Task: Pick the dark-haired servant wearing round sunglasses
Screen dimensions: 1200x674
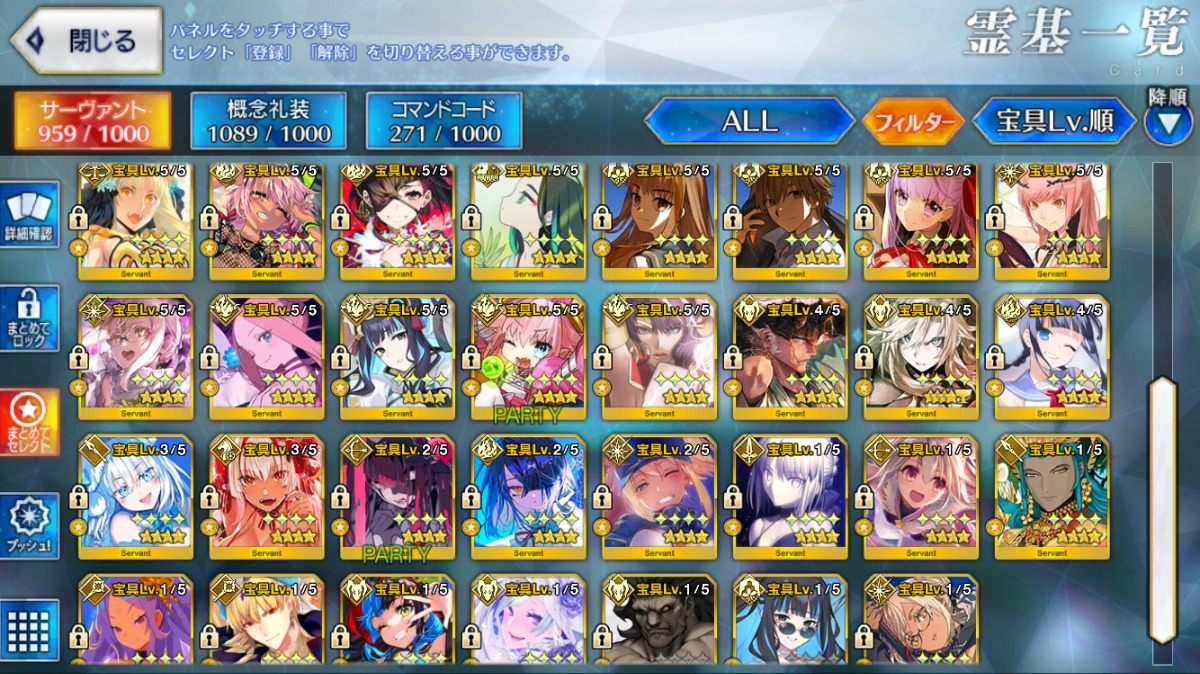Action: 790,620
